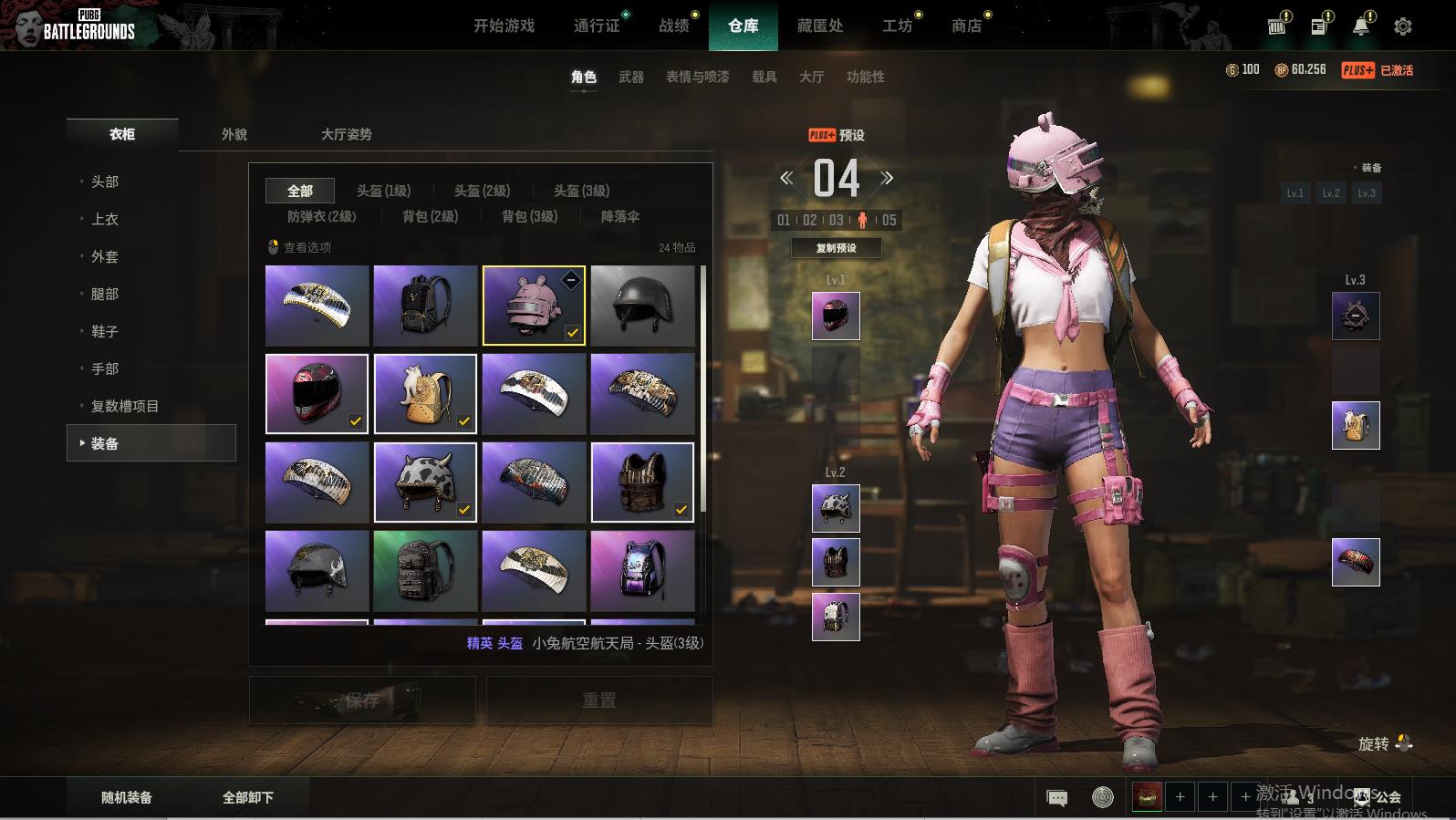
Task: Switch to the 武器 weapons category
Action: pyautogui.click(x=630, y=77)
